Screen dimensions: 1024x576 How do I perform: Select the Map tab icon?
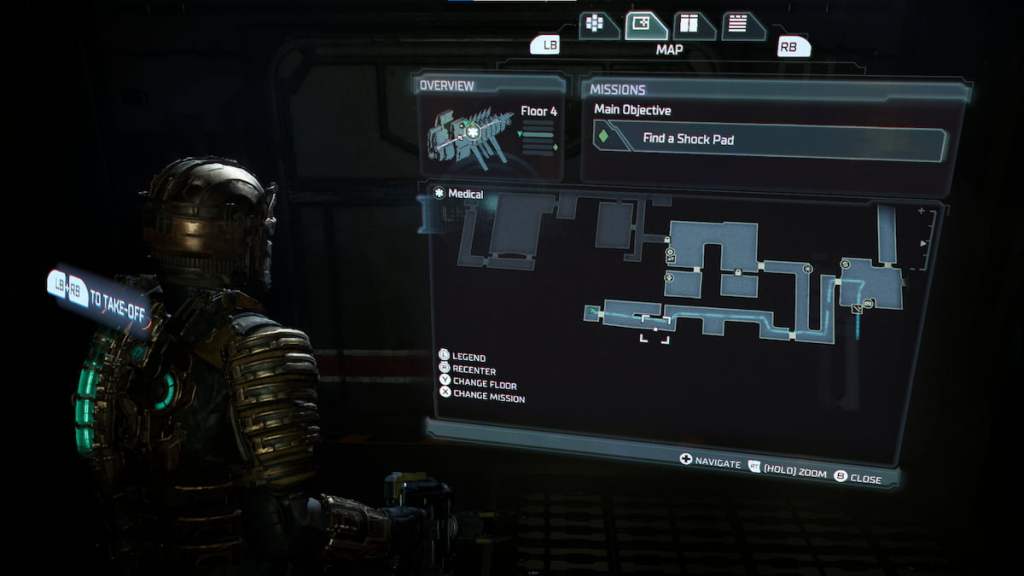[x=645, y=24]
